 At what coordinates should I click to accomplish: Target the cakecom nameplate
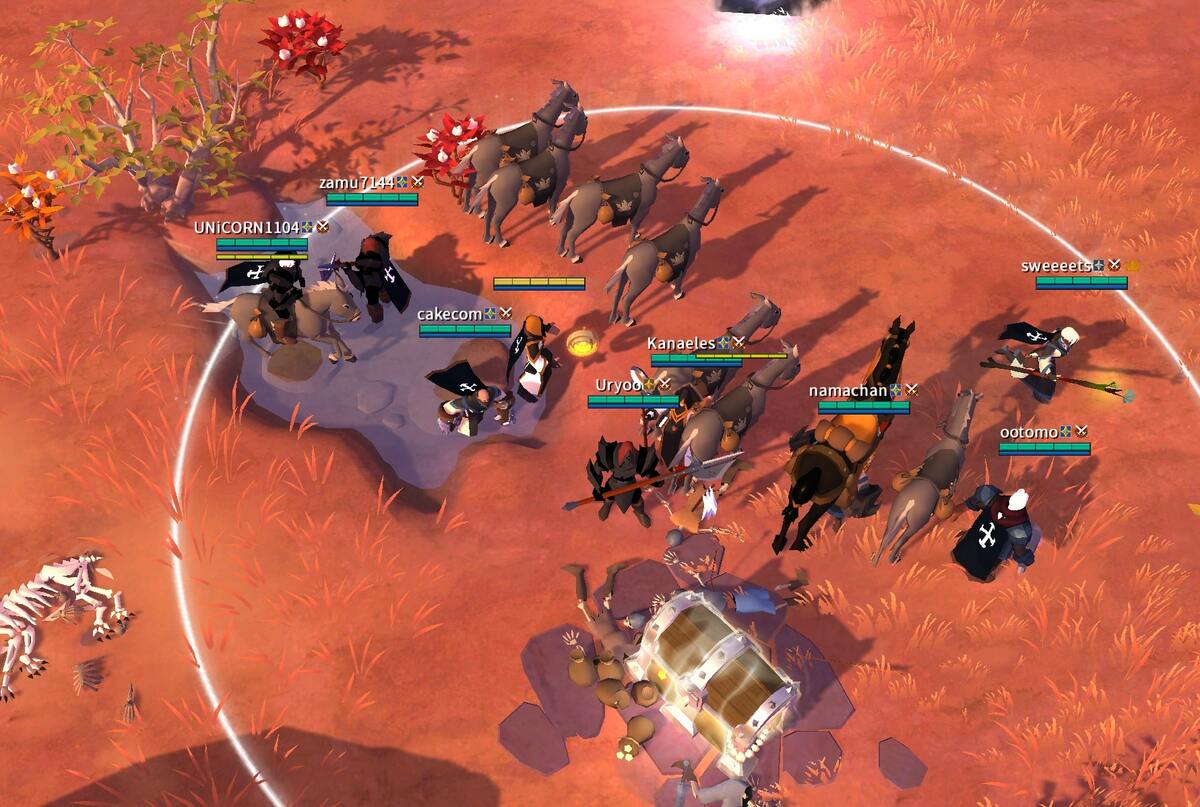tap(450, 314)
